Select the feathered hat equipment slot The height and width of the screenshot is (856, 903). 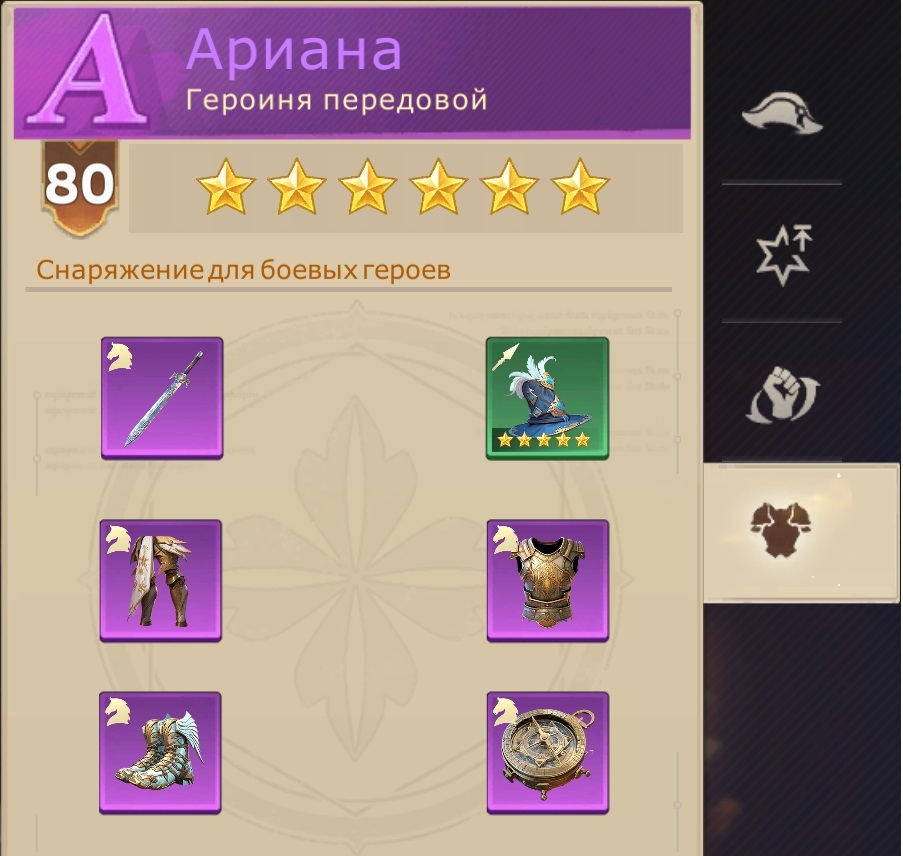pyautogui.click(x=547, y=398)
